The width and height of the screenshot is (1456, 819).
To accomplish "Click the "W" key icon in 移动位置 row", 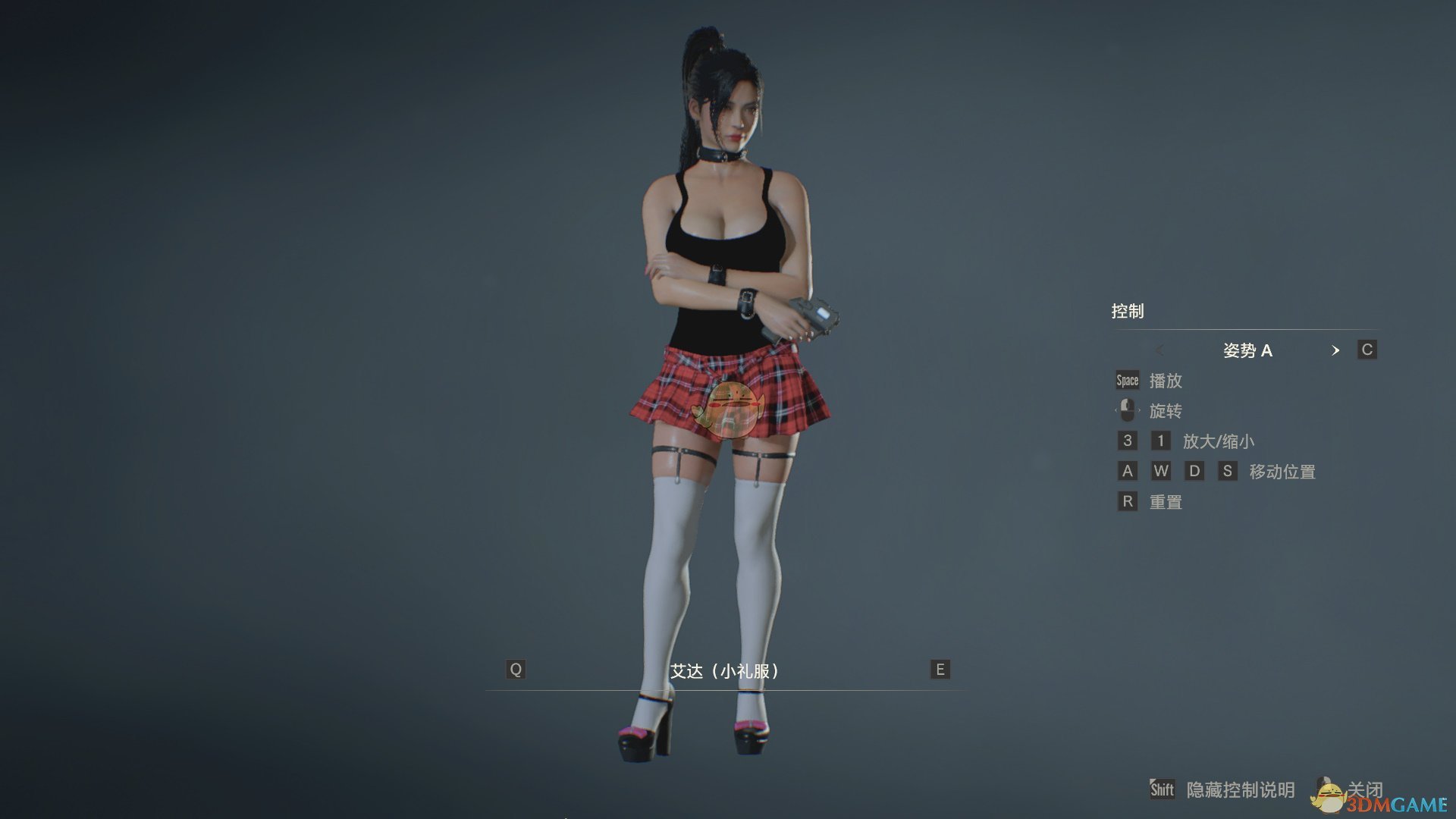I will (x=1161, y=471).
